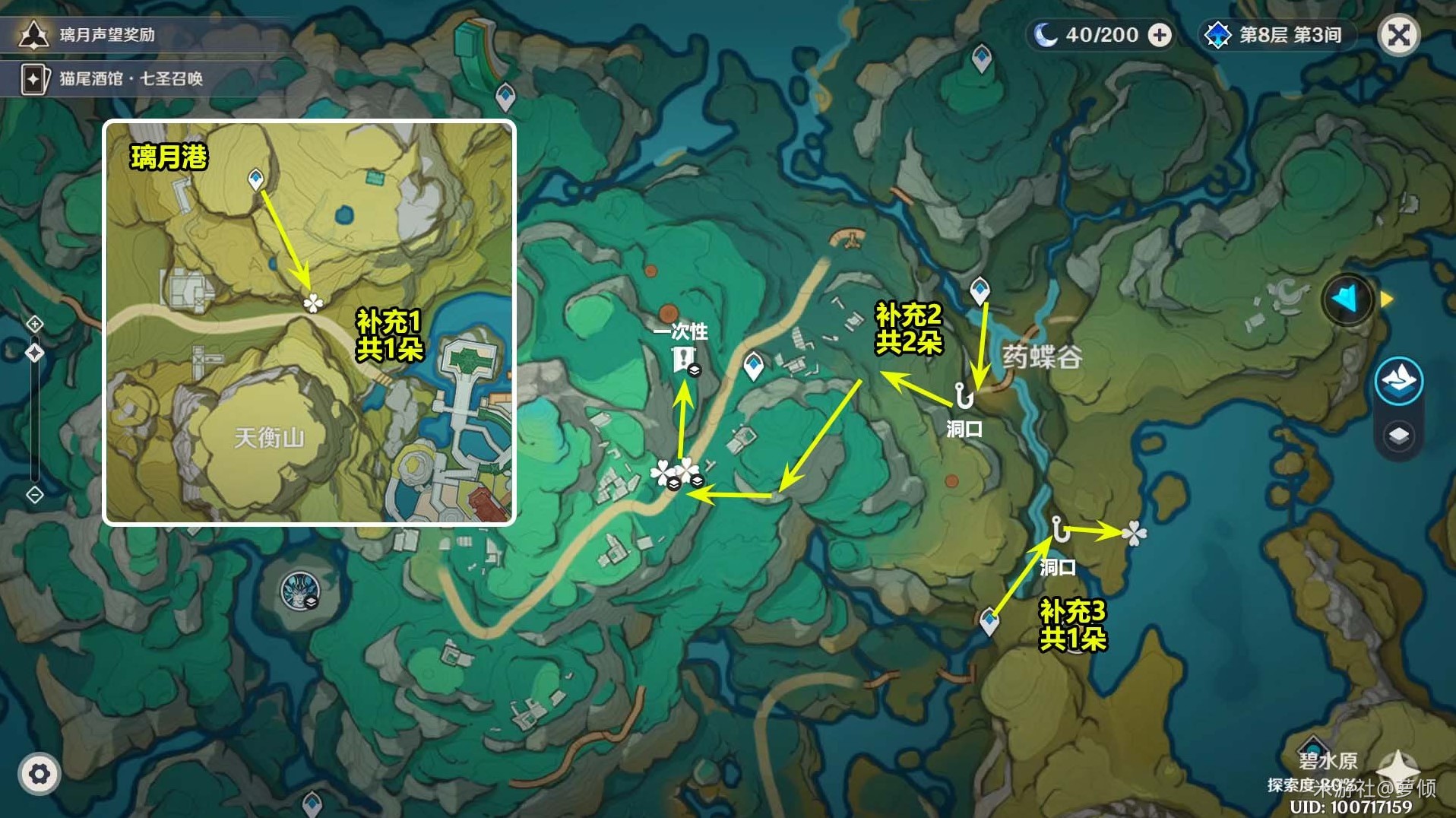
Task: Open the 璃月声望奖励 reward entry
Action: coord(106,35)
